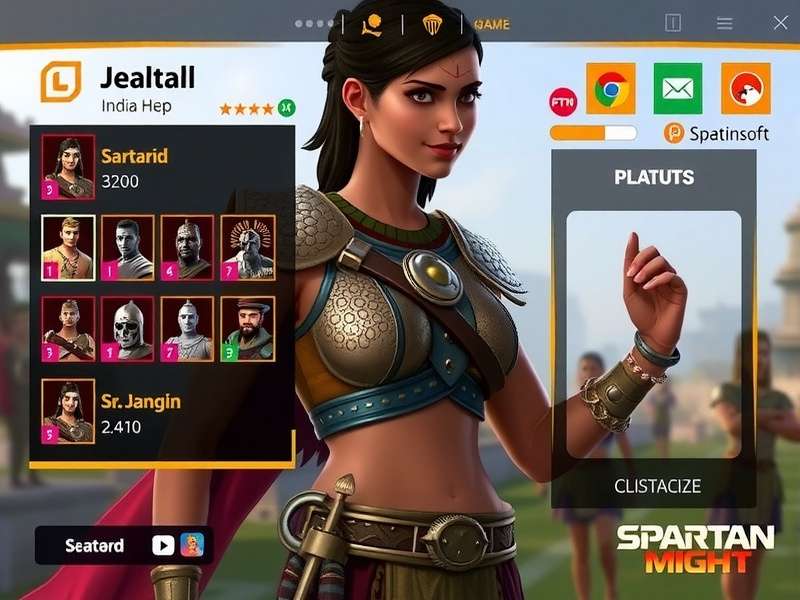The image size is (800, 600).
Task: Open the Spatinsoft link
Action: (717, 133)
